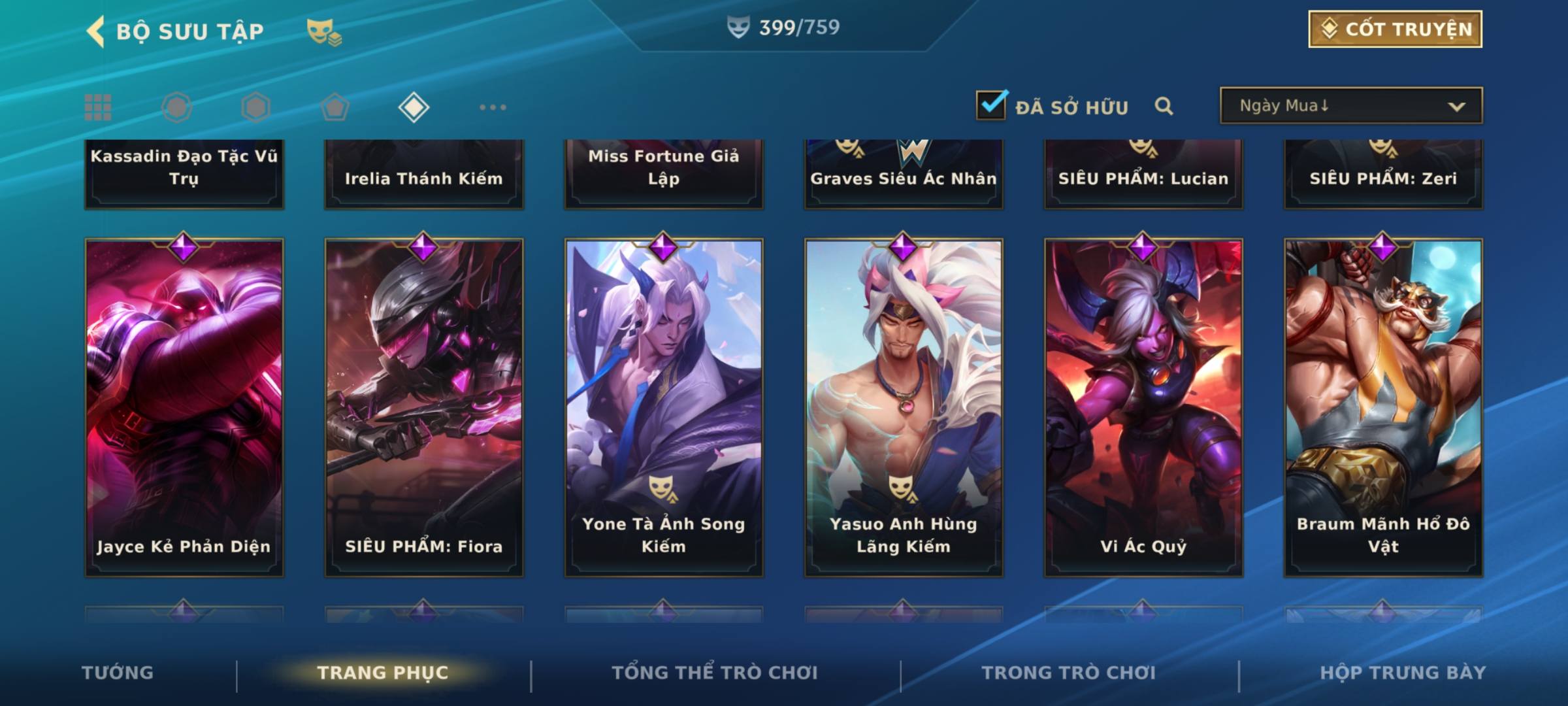1568x706 pixels.
Task: Open the Trong Trò Chơi tab
Action: click(1069, 673)
